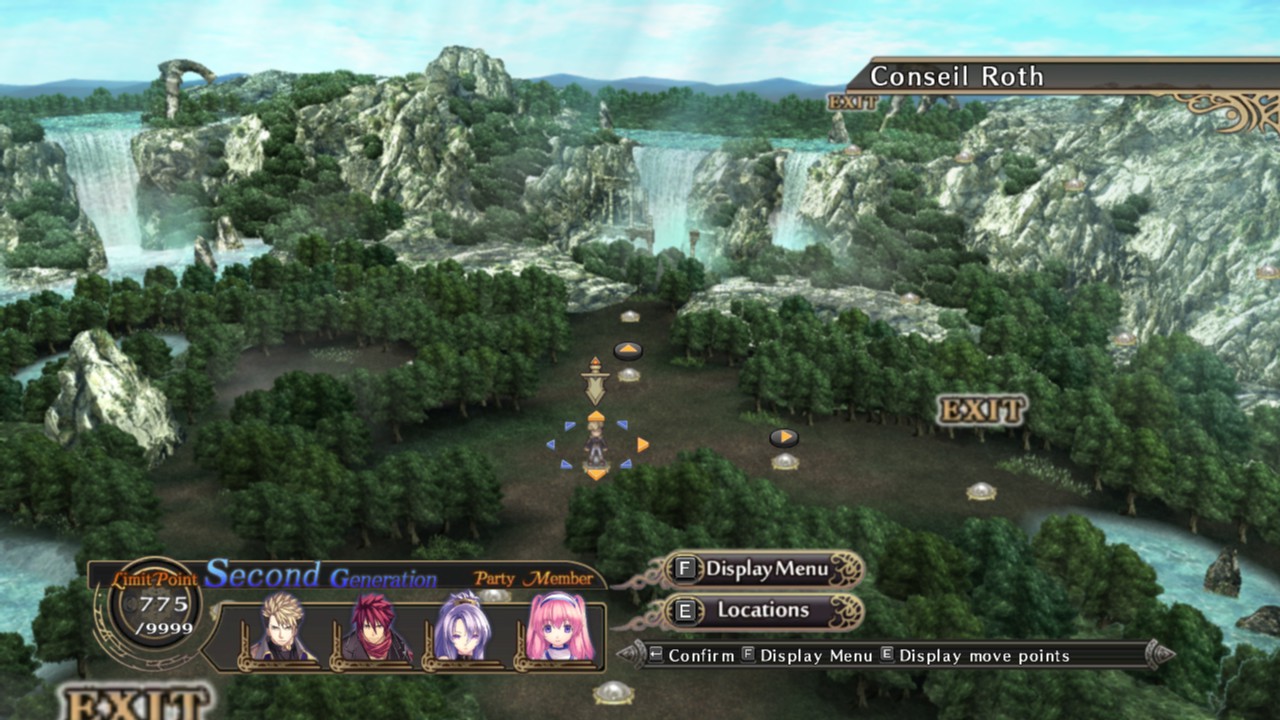The height and width of the screenshot is (720, 1280).
Task: Select the blonde character's party portrait
Action: pos(283,627)
